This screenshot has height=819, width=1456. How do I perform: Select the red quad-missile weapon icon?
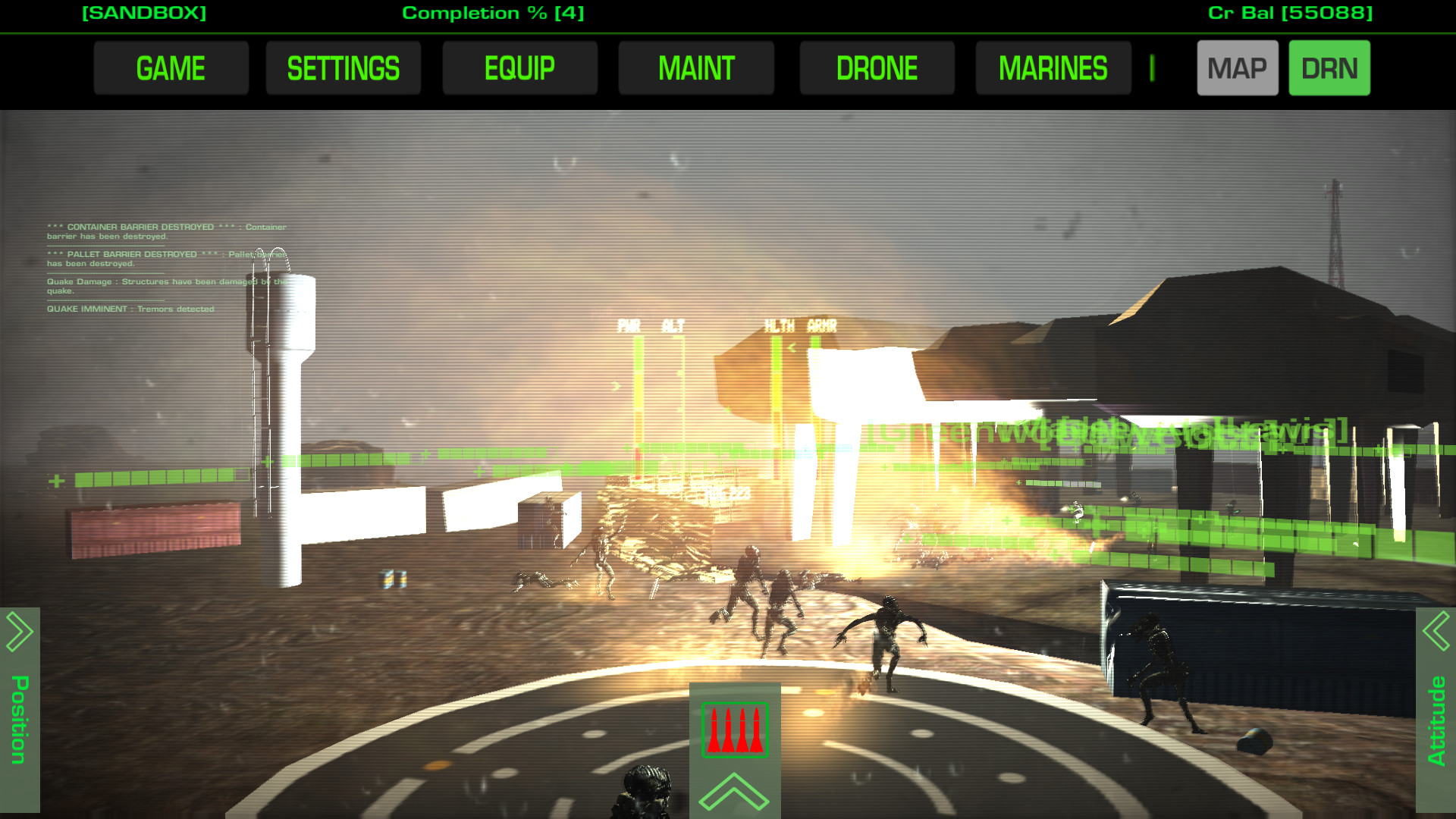pos(735,730)
